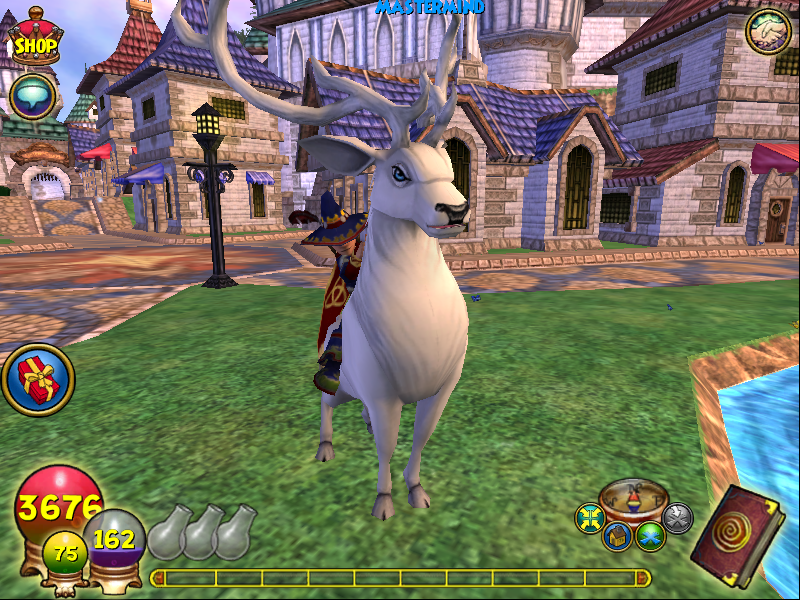This screenshot has height=600, width=800.
Task: Click the gray crossed-arrows button
Action: 677,518
